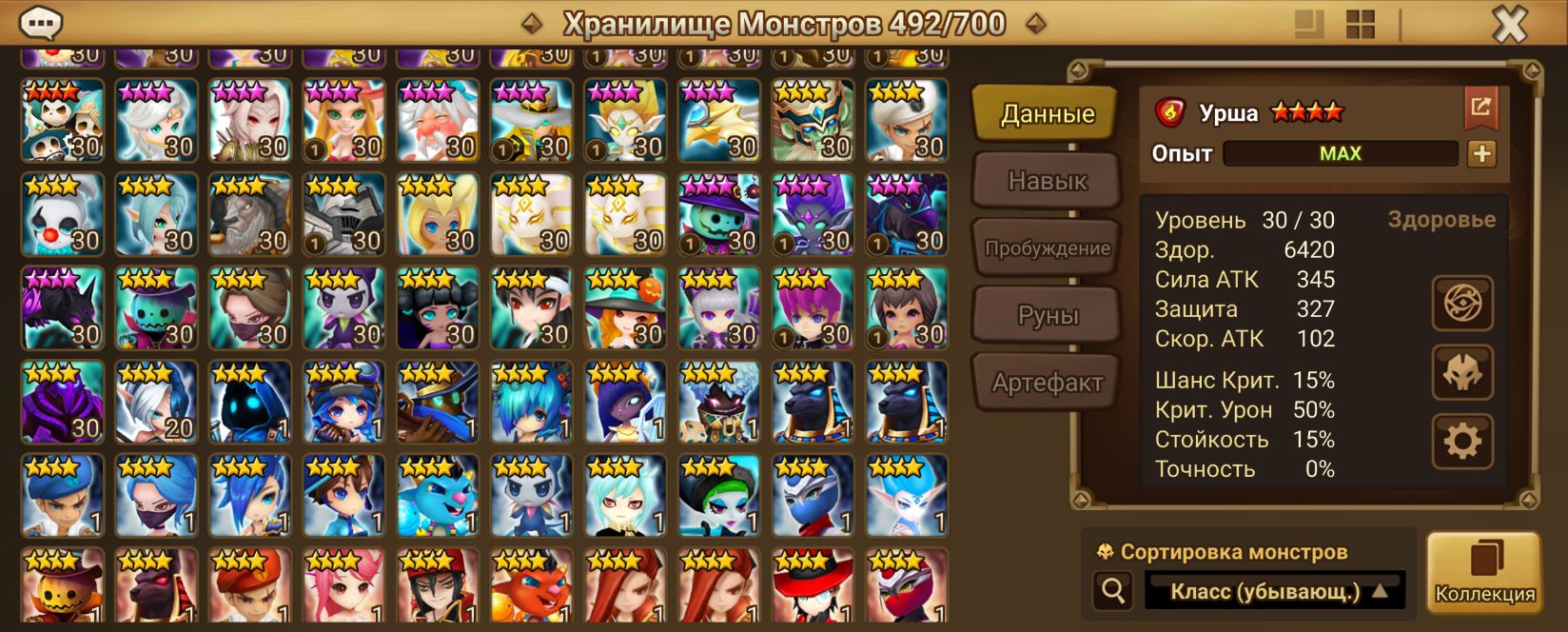Pick the green-skinned zombie in purple hat

[x=718, y=214]
